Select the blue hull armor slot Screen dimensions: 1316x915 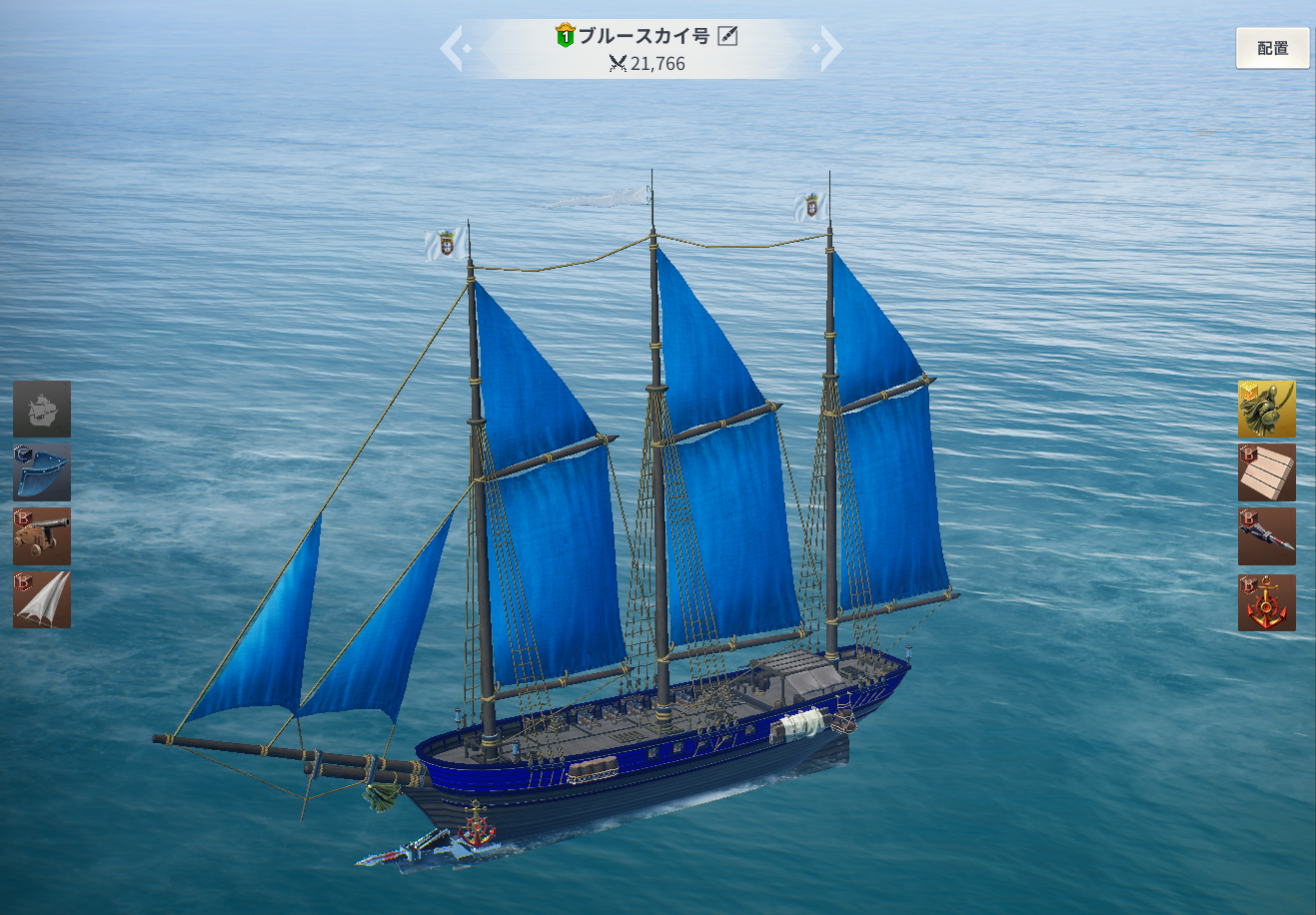[x=42, y=472]
